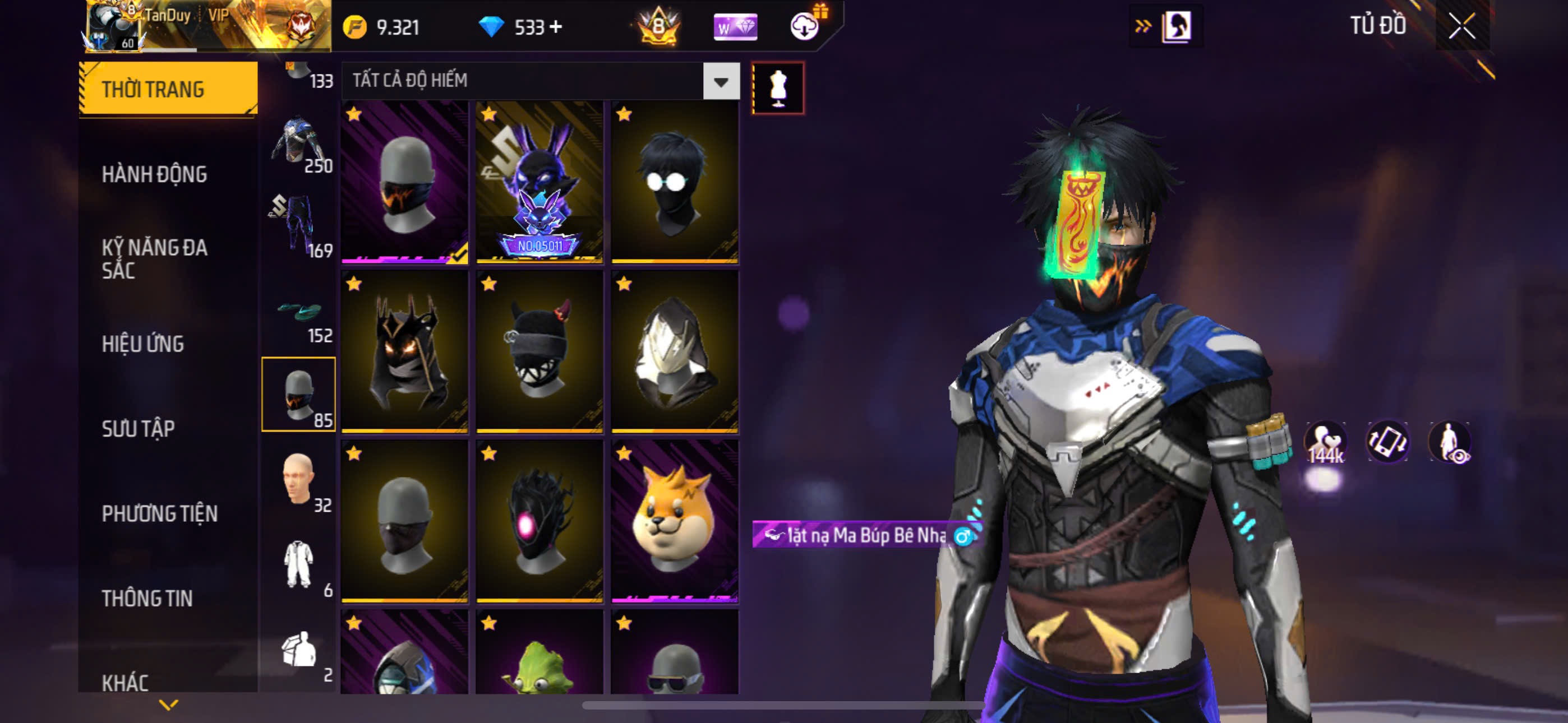Equip the orange shiba dog head
This screenshot has height=723, width=1568.
675,521
